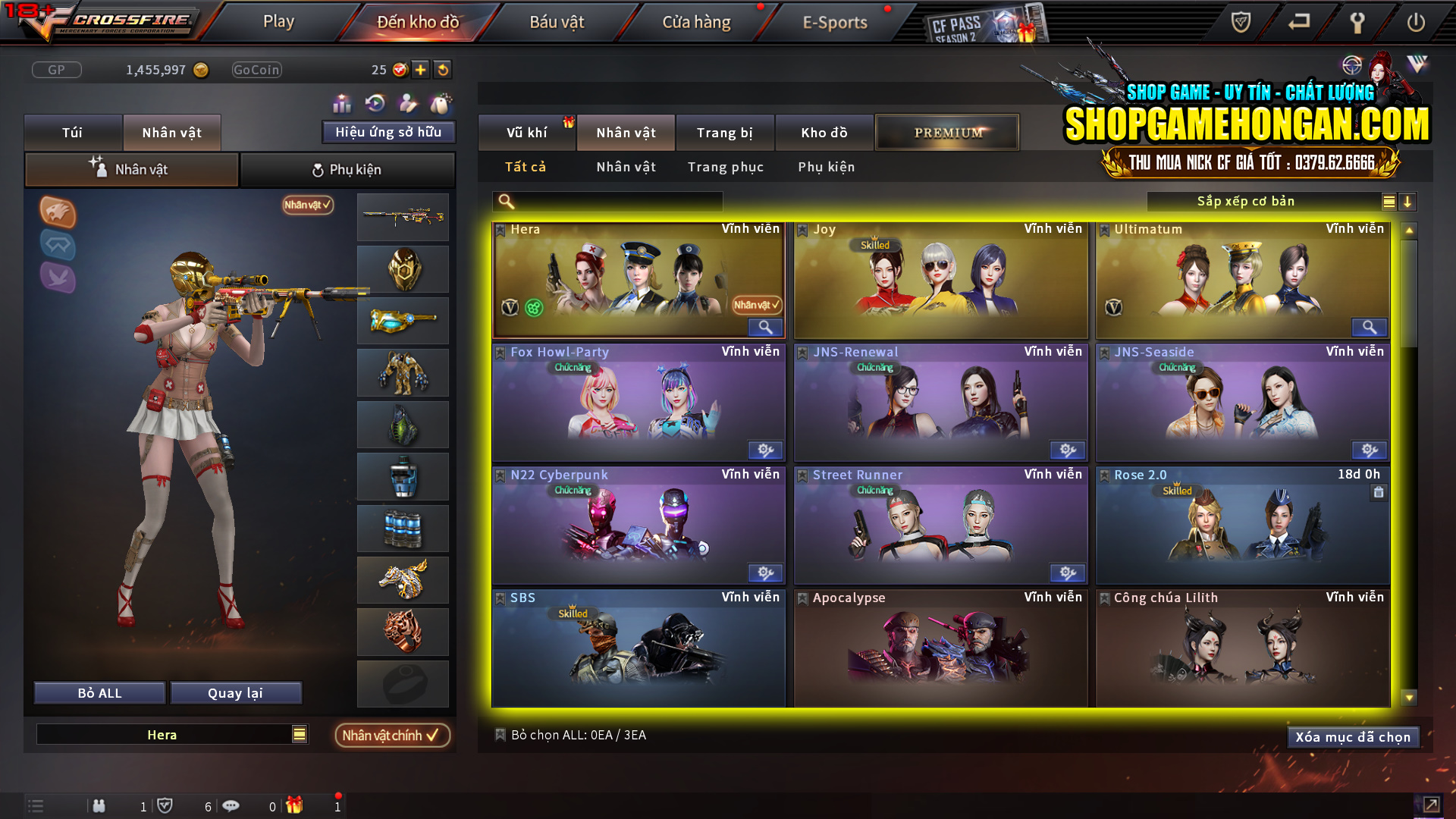1456x819 pixels.
Task: Open the chat bubble icon on the status bar
Action: 231,806
